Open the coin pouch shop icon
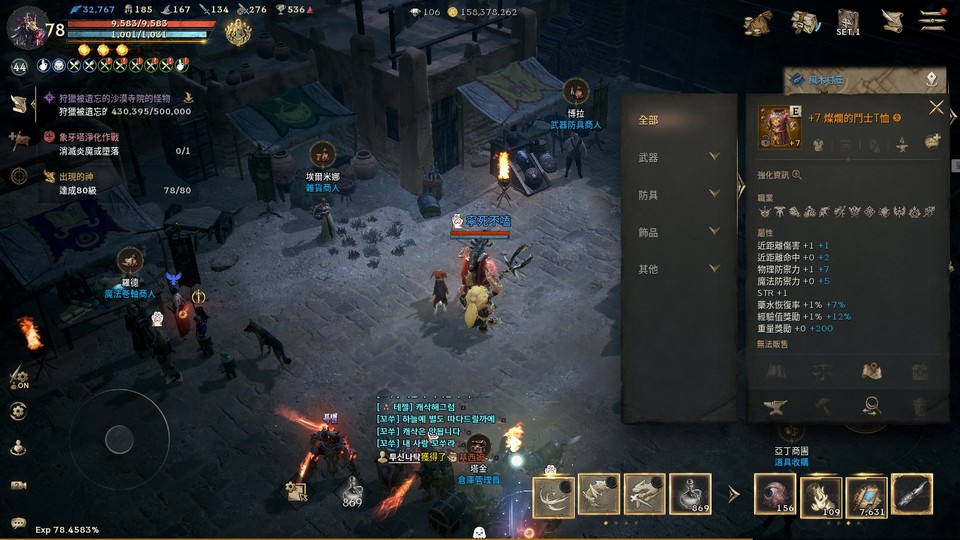960x540 pixels. [759, 22]
